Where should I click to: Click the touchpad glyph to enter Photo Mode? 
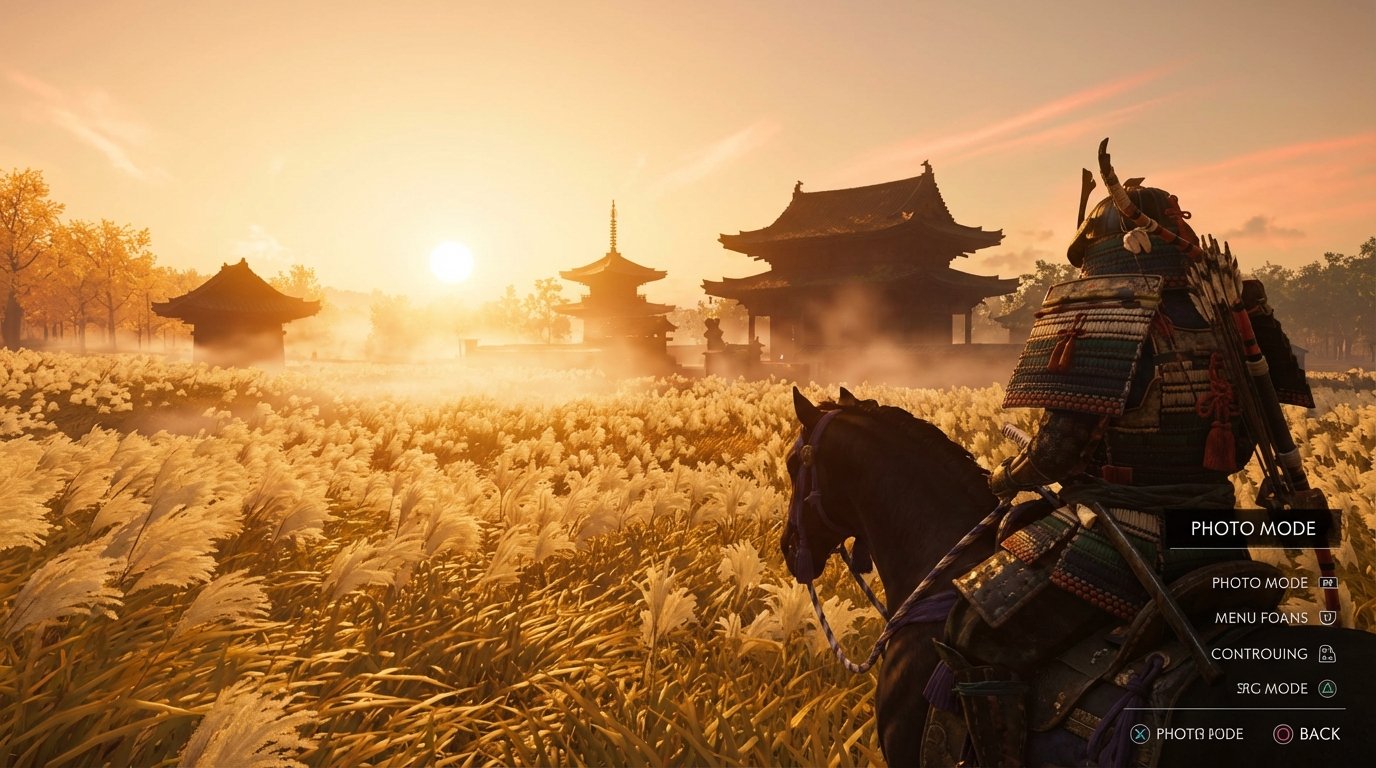1330,584
